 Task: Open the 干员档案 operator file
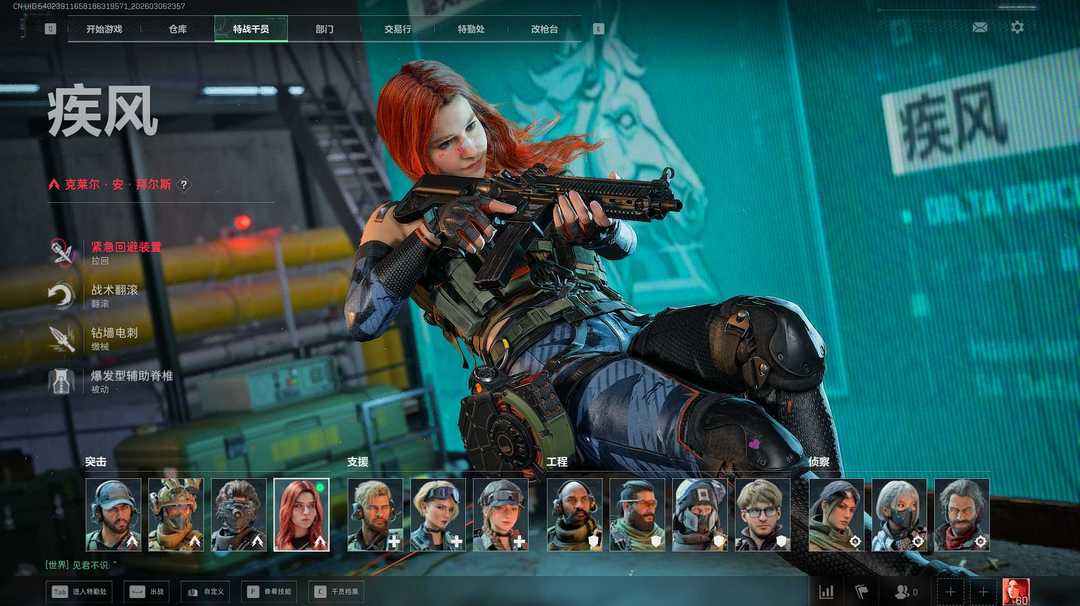(334, 592)
